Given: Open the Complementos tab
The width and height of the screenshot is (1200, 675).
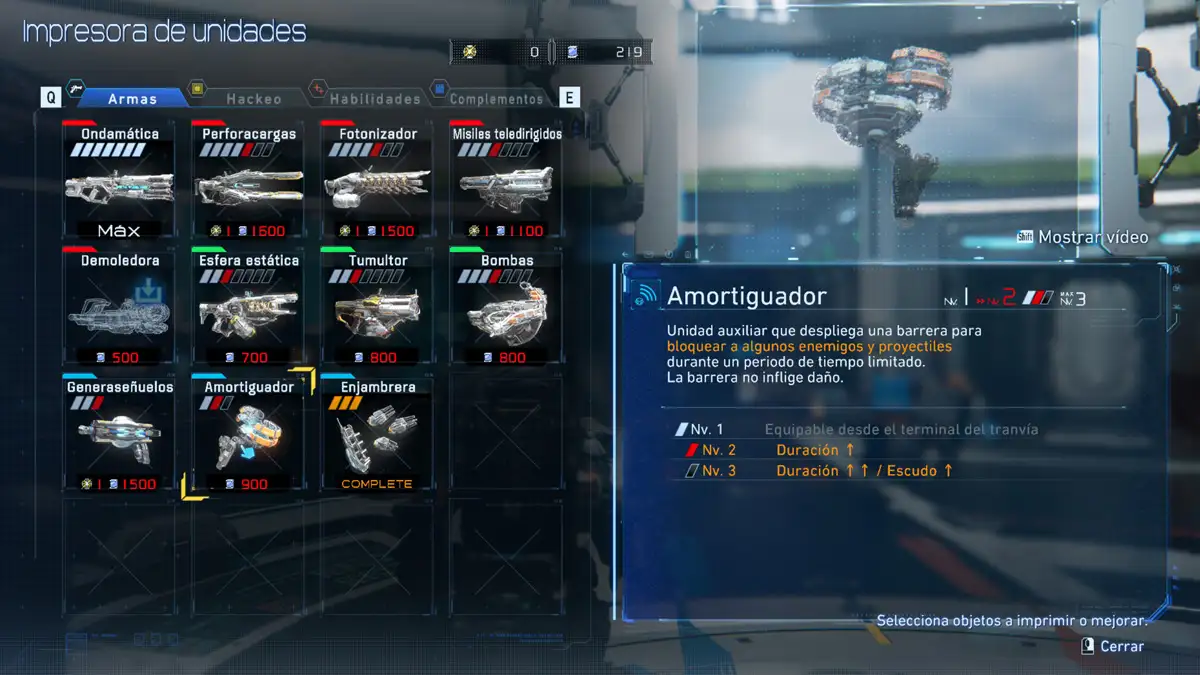Looking at the screenshot, I should [x=496, y=98].
